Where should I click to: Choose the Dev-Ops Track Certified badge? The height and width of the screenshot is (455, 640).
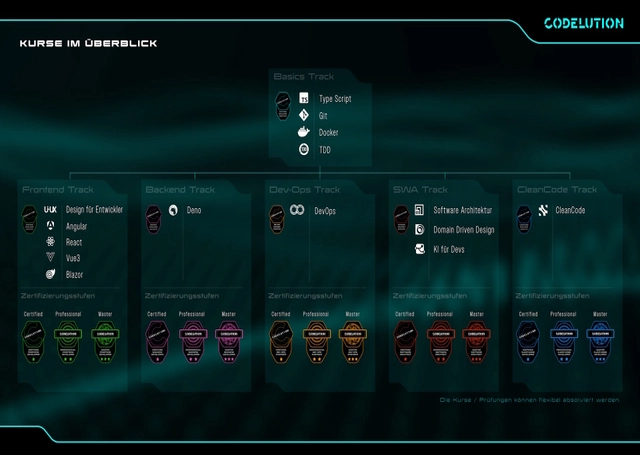(281, 339)
